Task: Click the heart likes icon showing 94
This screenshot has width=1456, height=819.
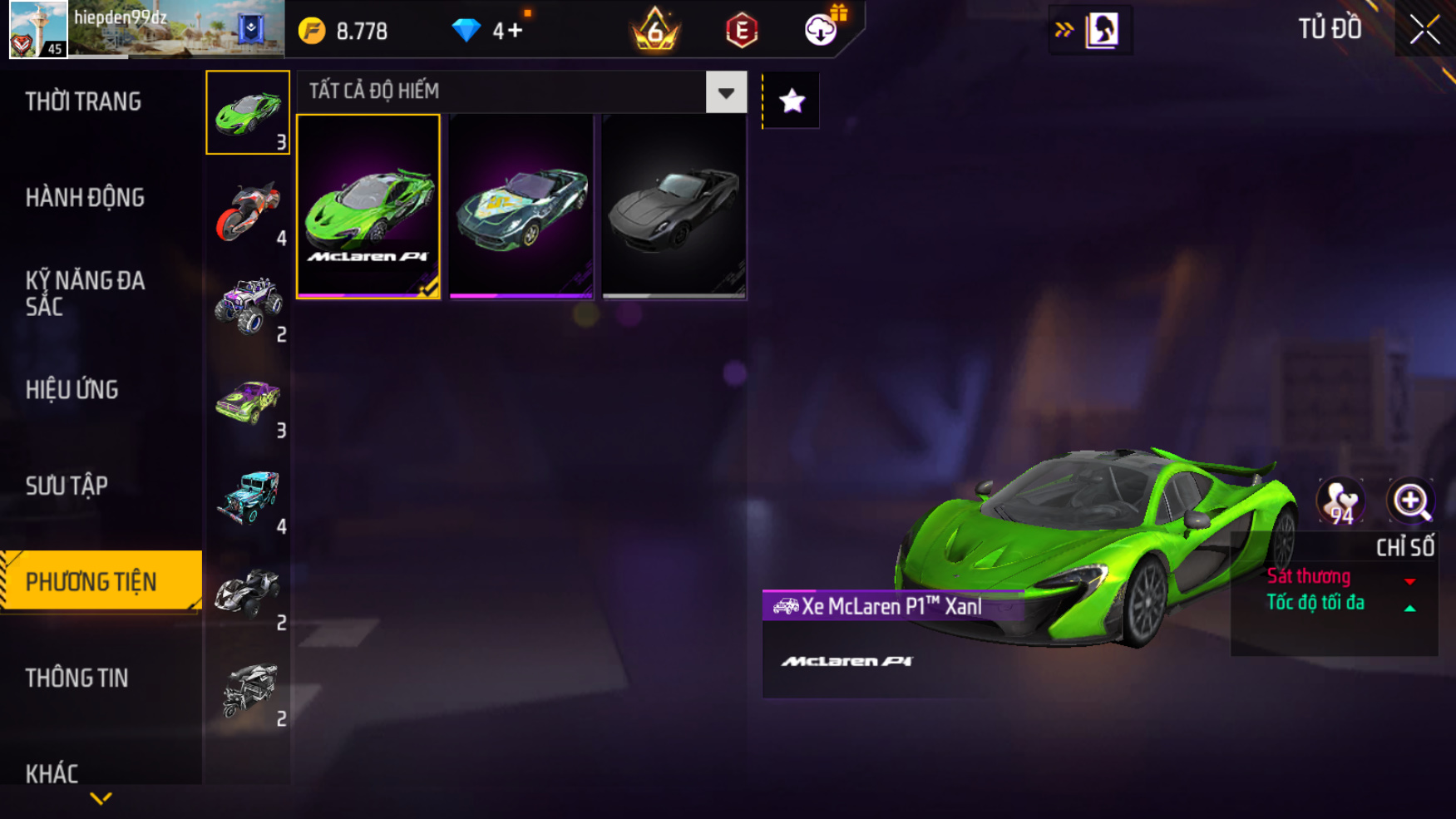Action: 1340,501
